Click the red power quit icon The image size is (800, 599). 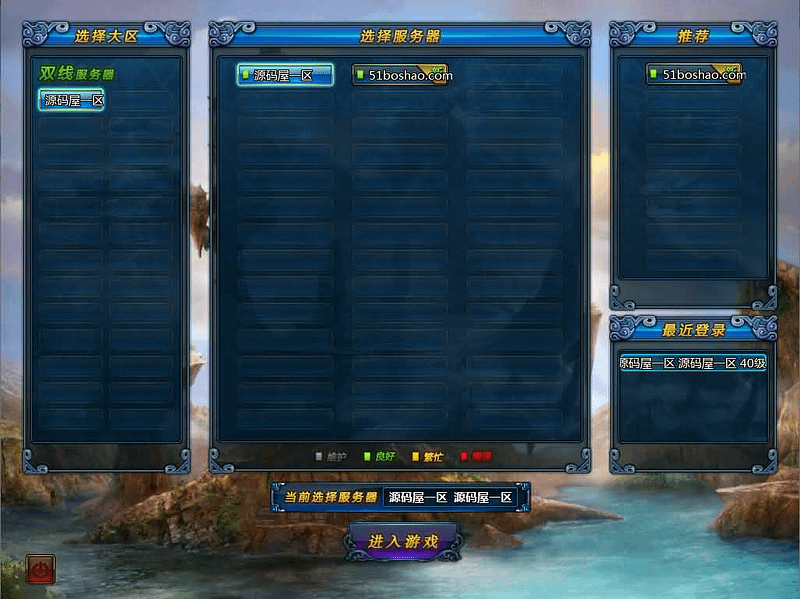pos(41,570)
